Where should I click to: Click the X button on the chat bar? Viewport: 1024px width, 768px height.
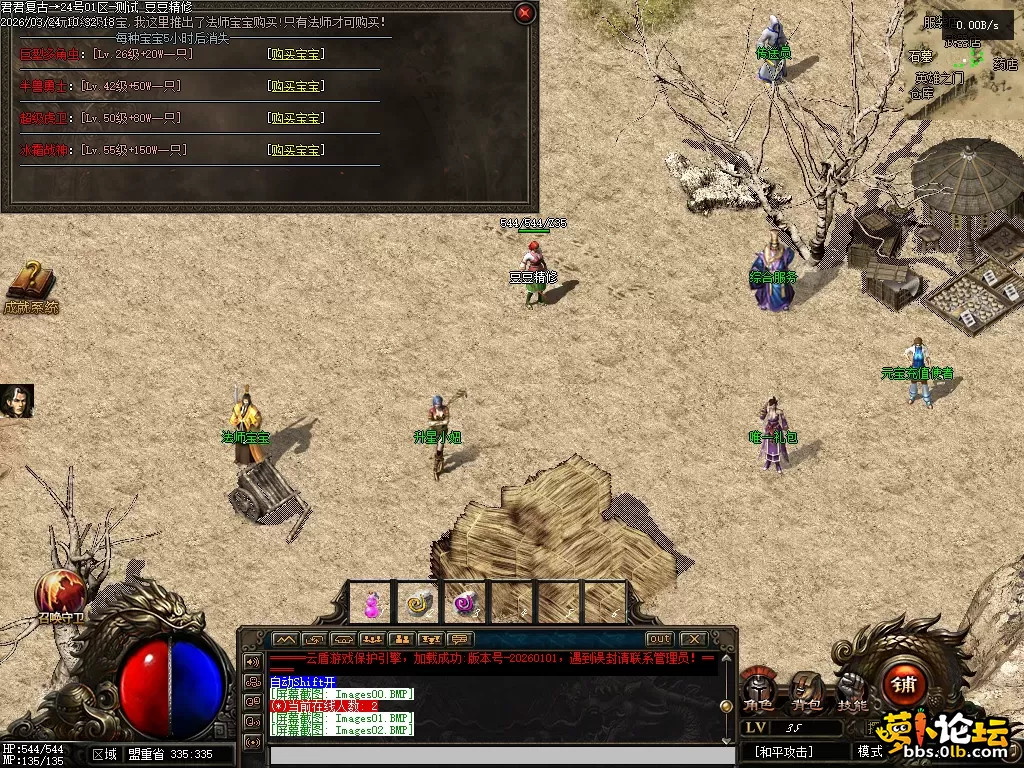(692, 639)
